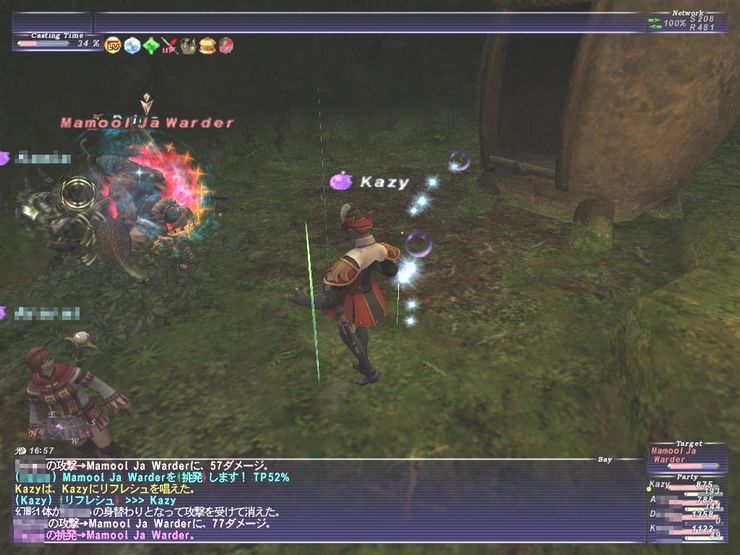Select the Level Sync status icon
The image size is (740, 555).
click(x=113, y=45)
